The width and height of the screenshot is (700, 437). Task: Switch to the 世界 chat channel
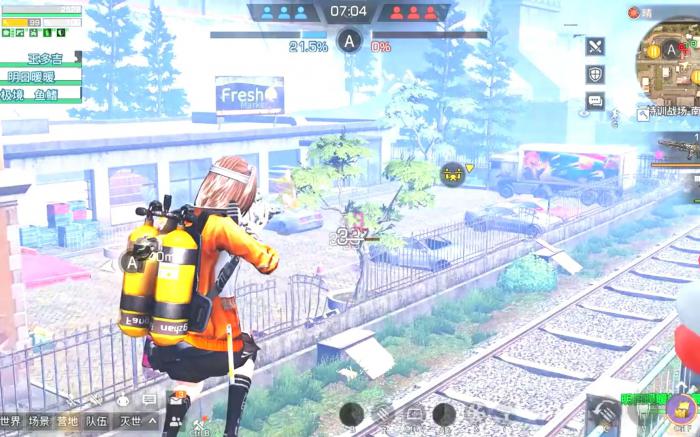point(11,422)
